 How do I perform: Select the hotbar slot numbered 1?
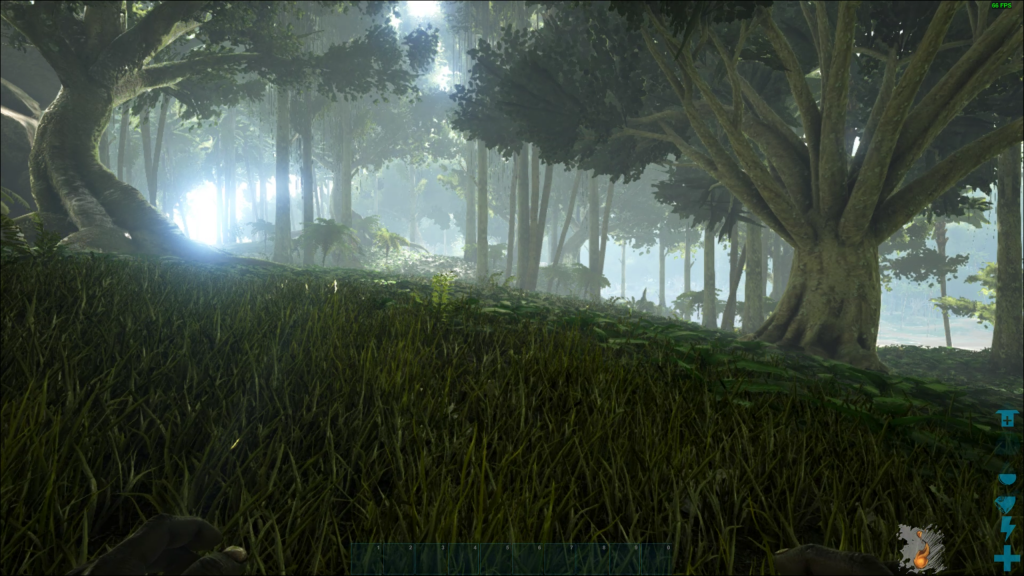(367, 559)
